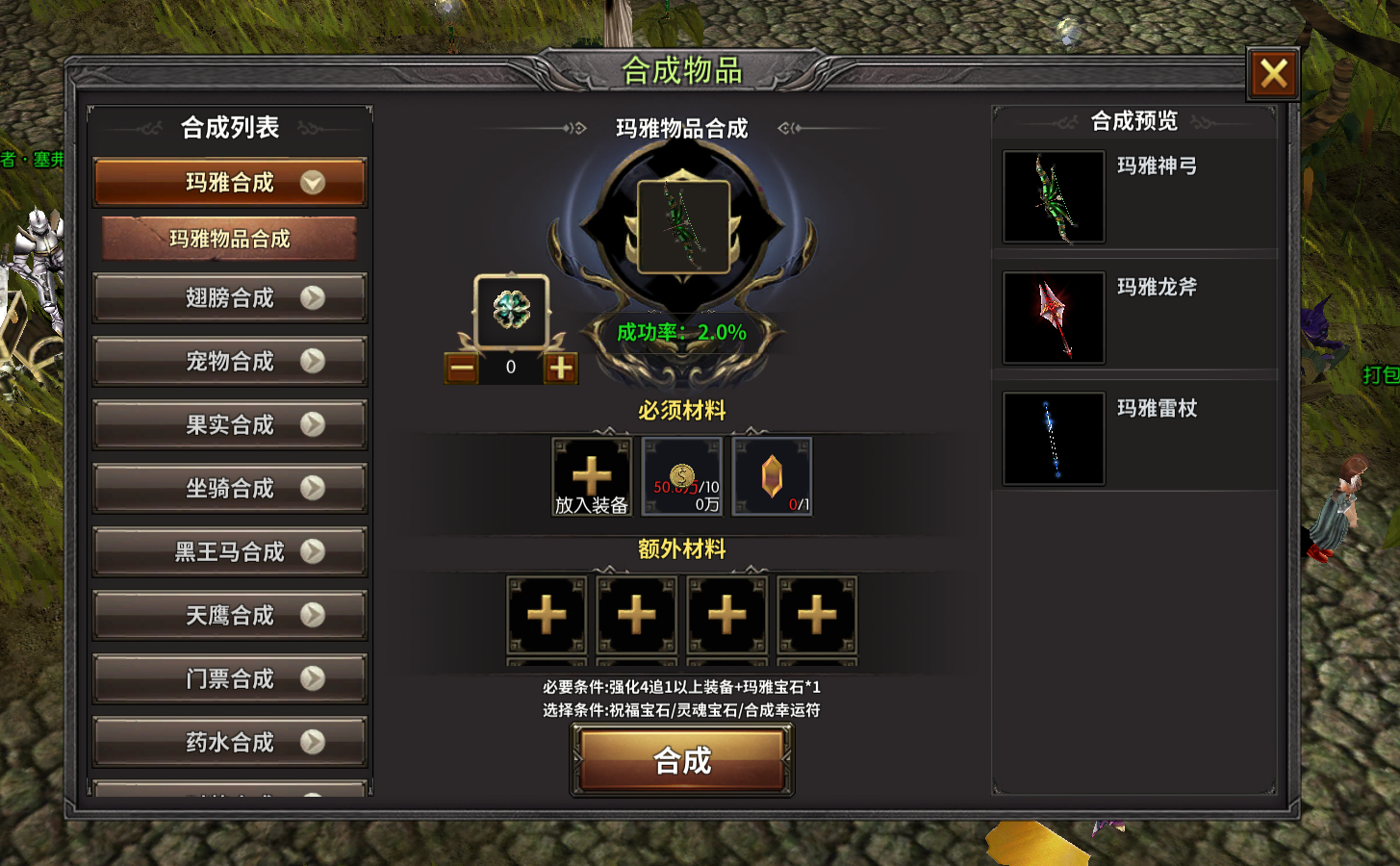The height and width of the screenshot is (866, 1400).
Task: Open the 宠物合成 category
Action: [x=230, y=362]
